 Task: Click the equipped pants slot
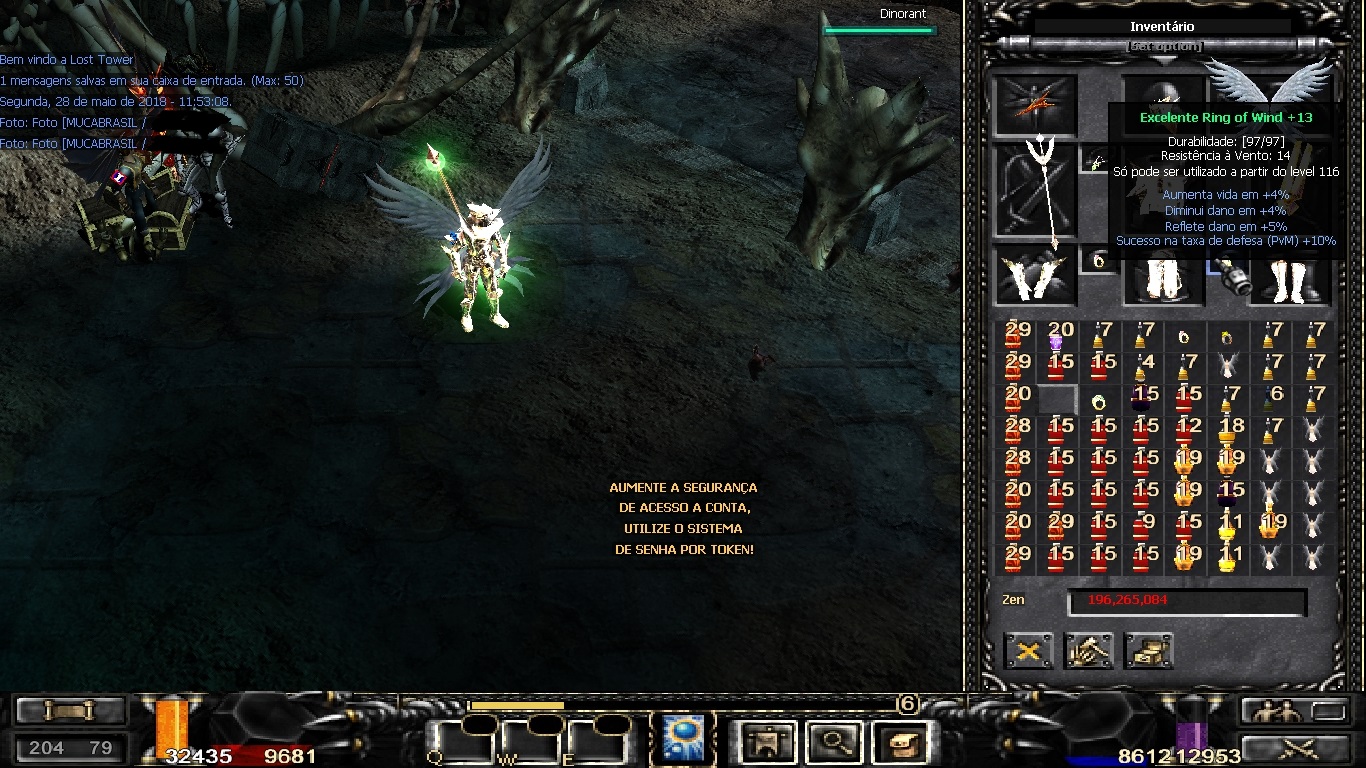click(1163, 277)
